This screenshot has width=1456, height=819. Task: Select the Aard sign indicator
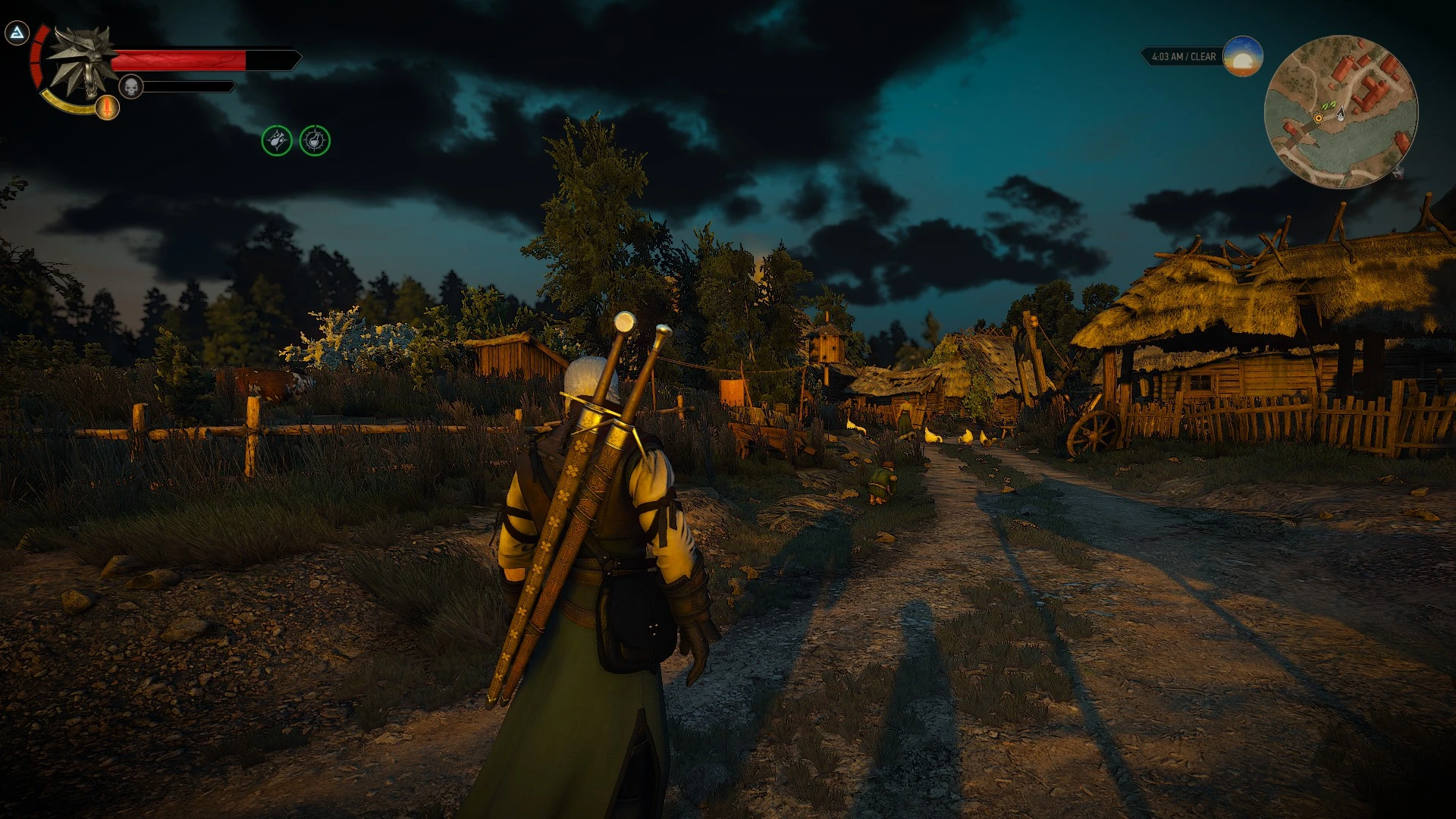pyautogui.click(x=17, y=34)
